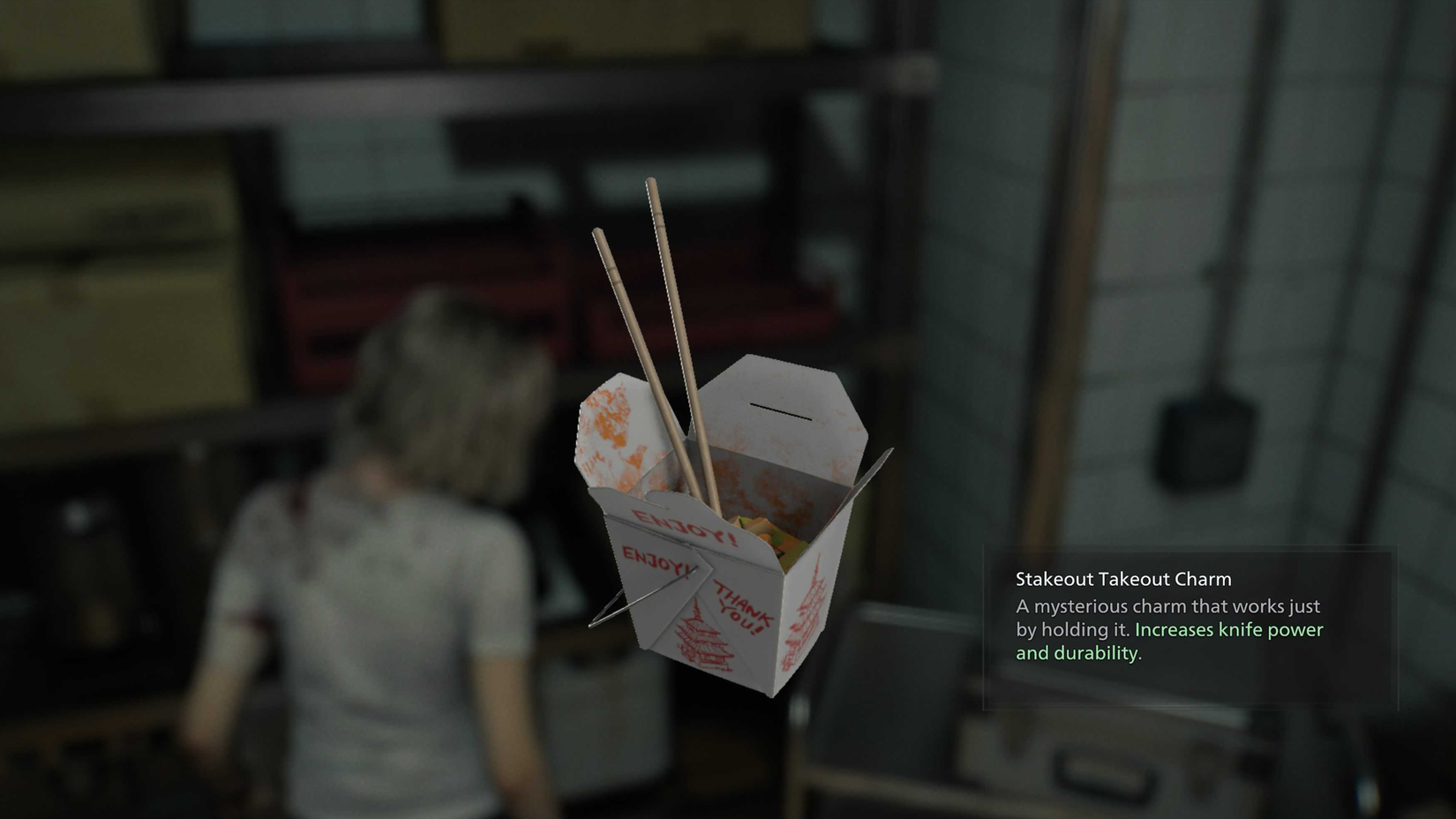The height and width of the screenshot is (819, 1456).
Task: Select the mysterious charm description sentence
Action: [1168, 606]
